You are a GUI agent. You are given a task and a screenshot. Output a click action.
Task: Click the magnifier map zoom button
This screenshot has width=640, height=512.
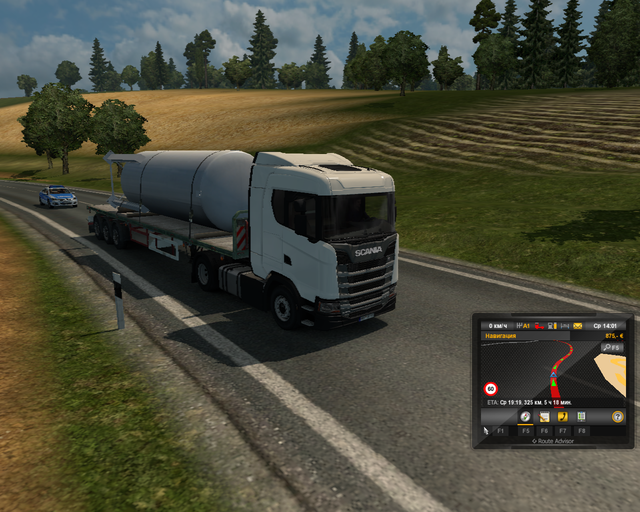point(608,347)
